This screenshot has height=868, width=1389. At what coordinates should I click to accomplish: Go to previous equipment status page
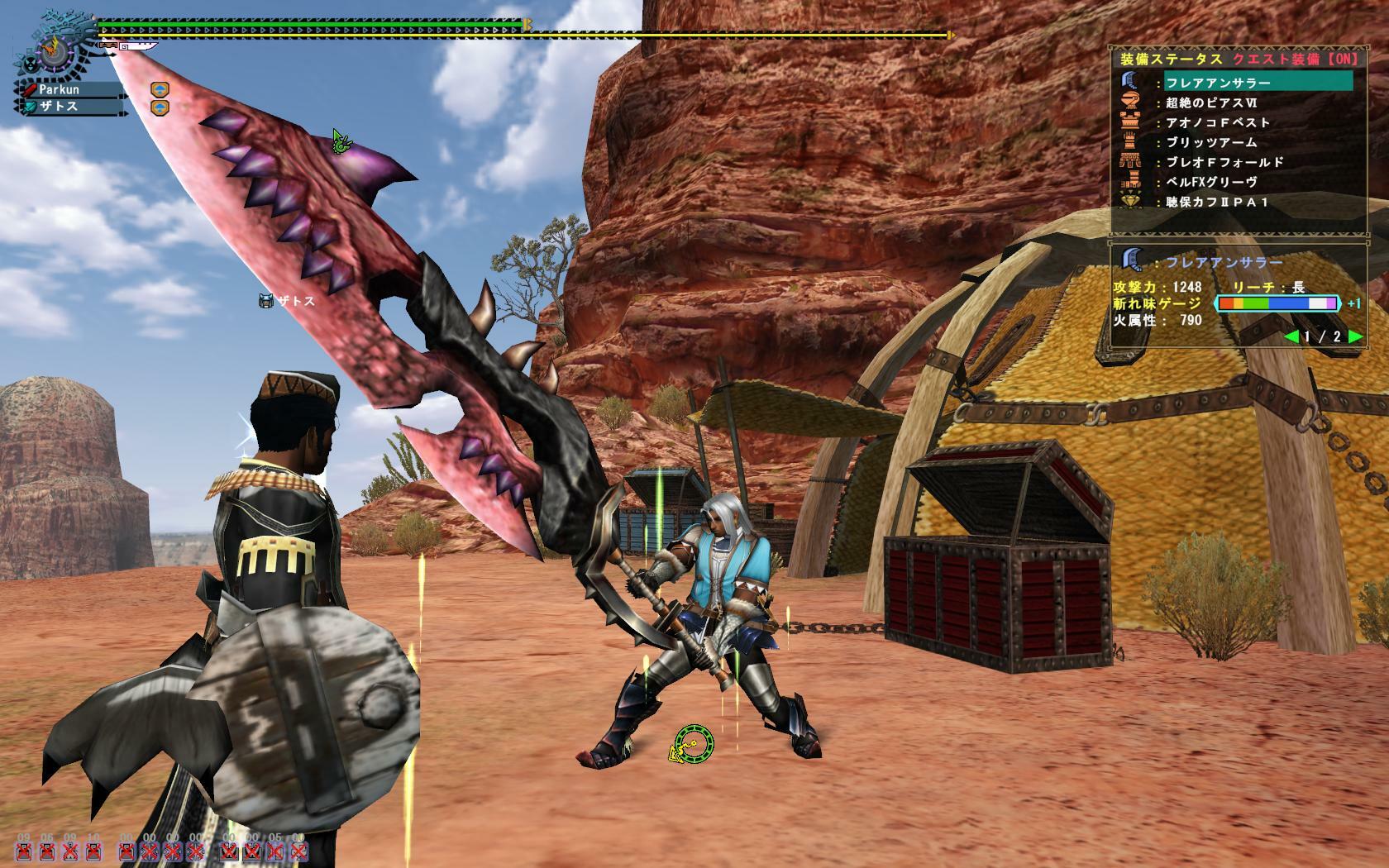point(1291,336)
